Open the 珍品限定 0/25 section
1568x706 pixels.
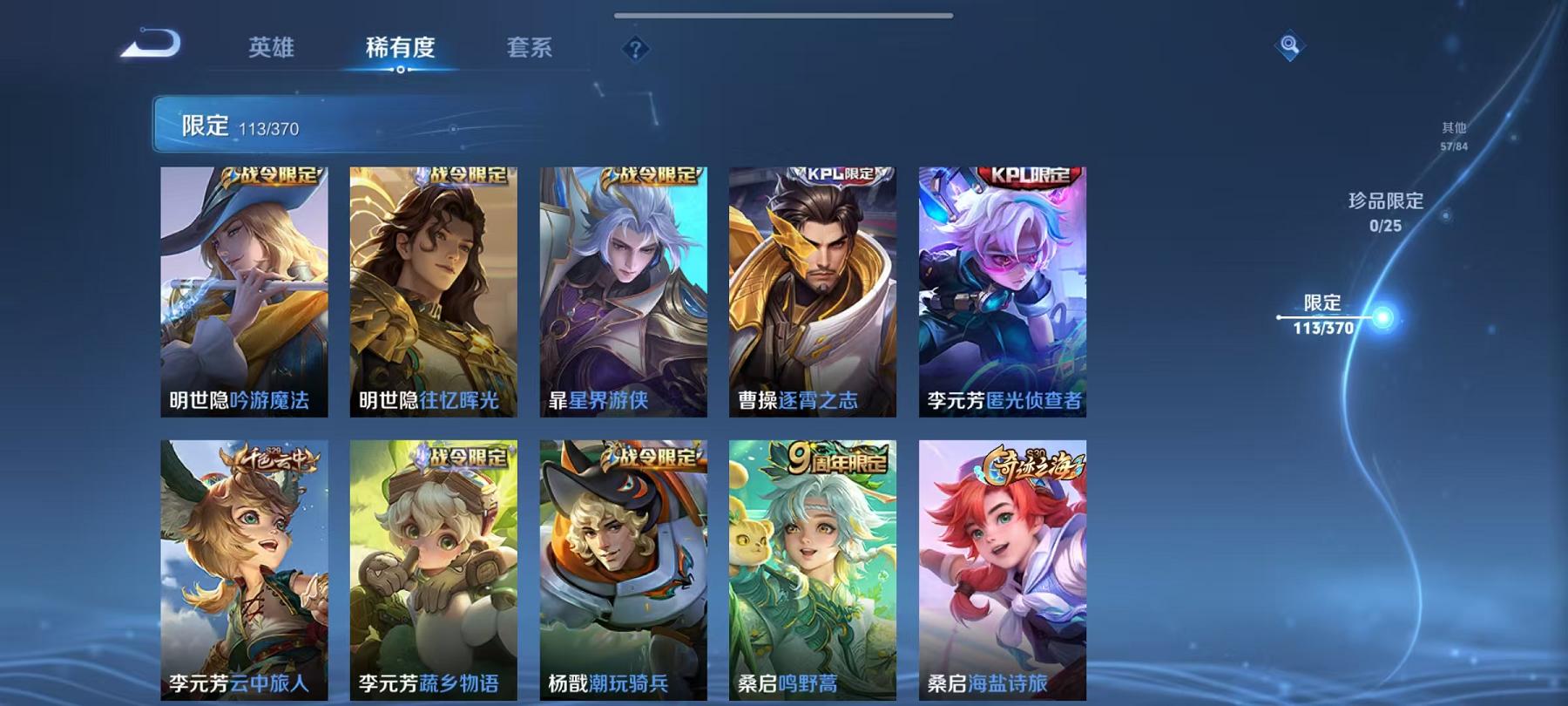point(1384,211)
